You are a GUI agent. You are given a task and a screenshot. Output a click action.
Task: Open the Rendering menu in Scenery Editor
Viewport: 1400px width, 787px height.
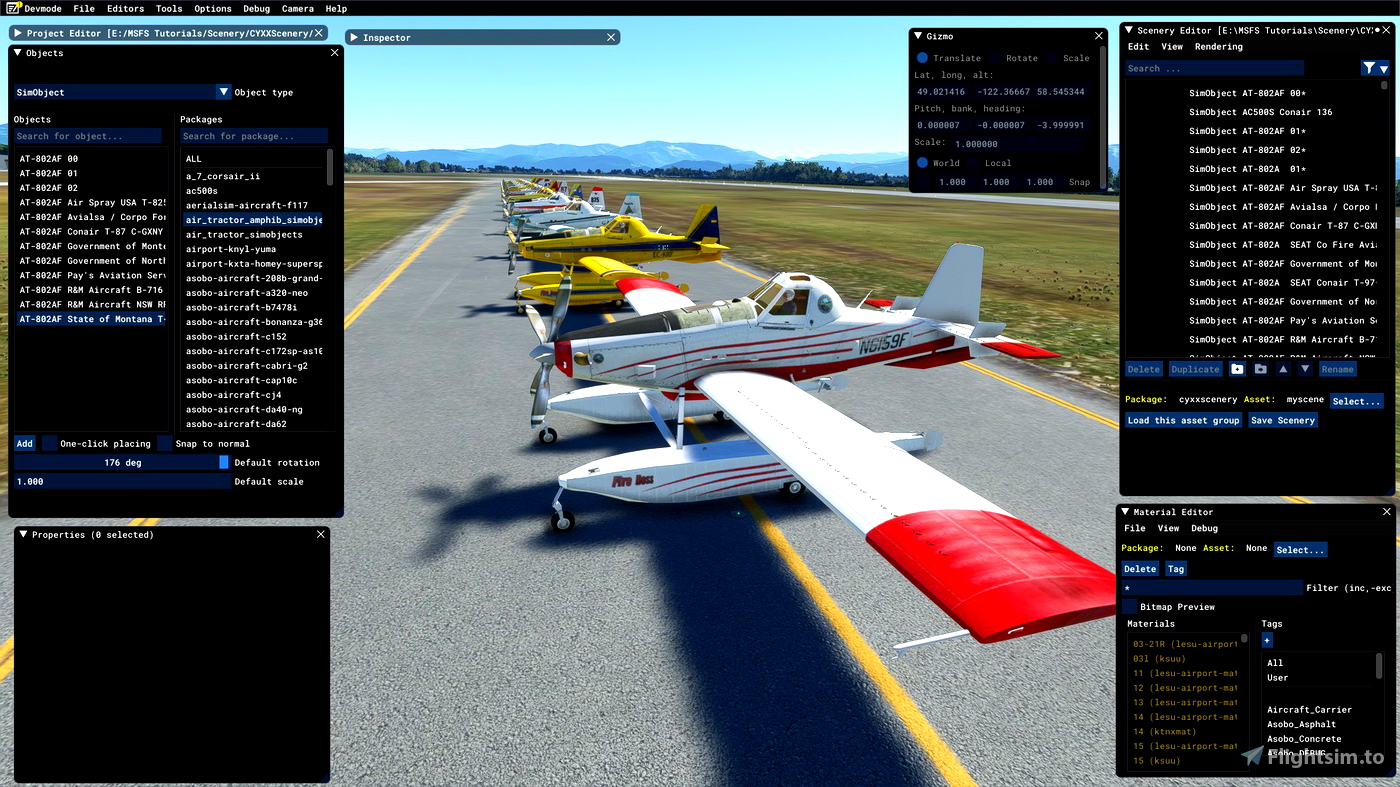(x=1219, y=46)
